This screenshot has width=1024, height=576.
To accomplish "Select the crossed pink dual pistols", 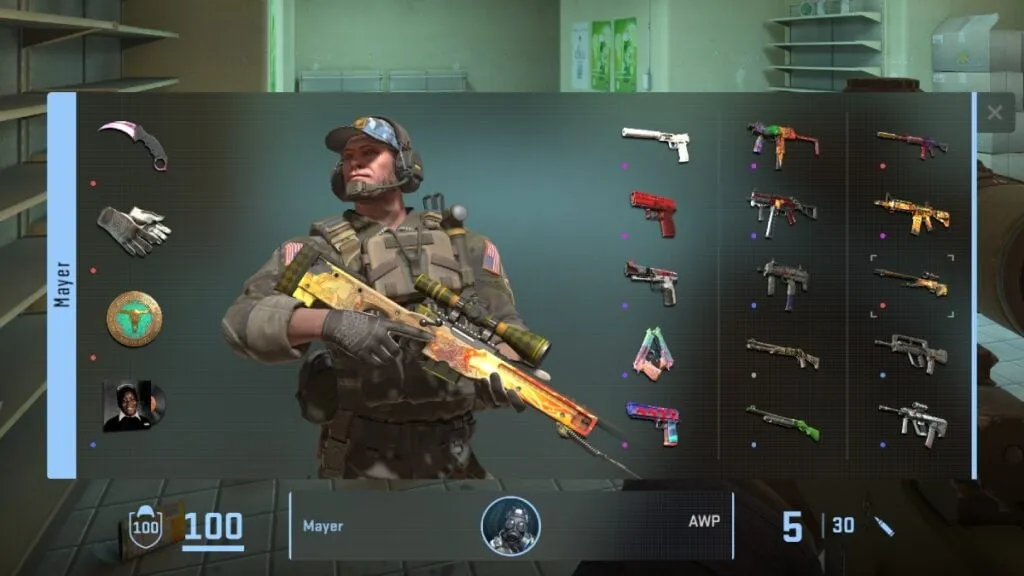I will [x=652, y=353].
